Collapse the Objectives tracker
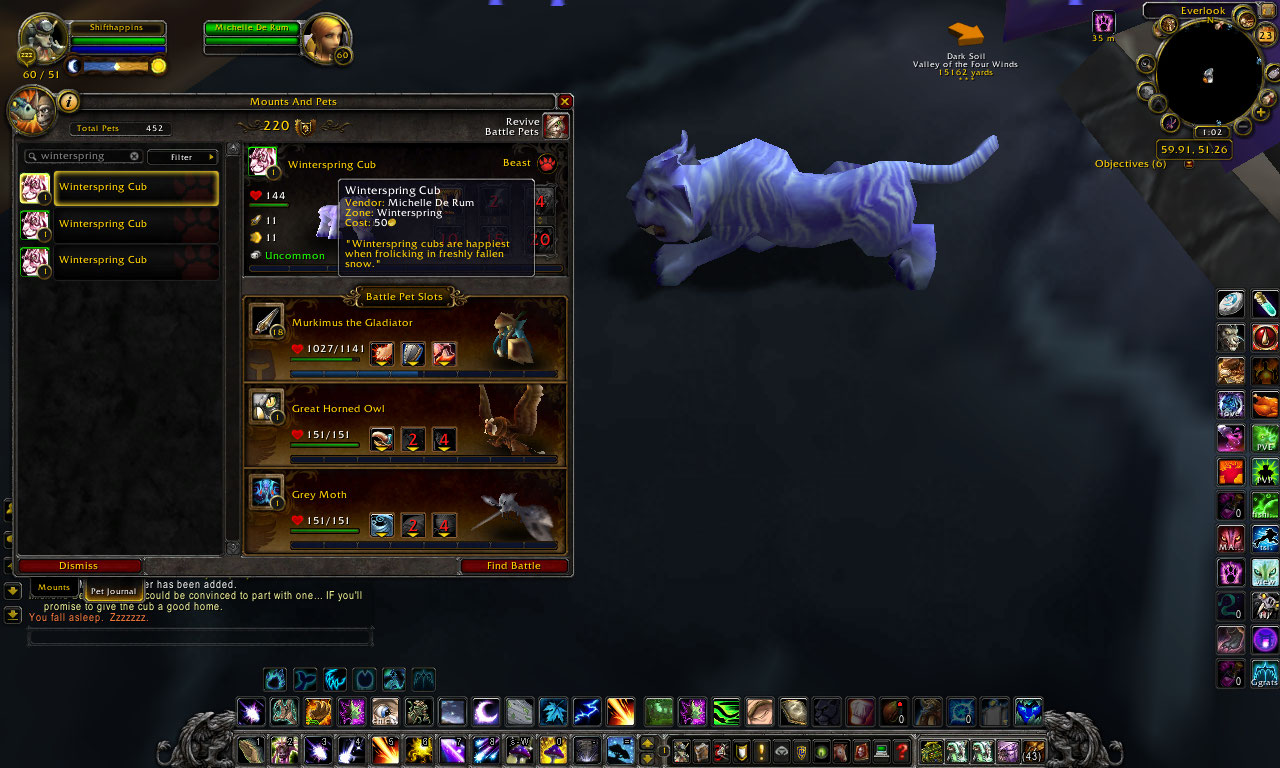This screenshot has width=1280, height=768. coord(1189,163)
